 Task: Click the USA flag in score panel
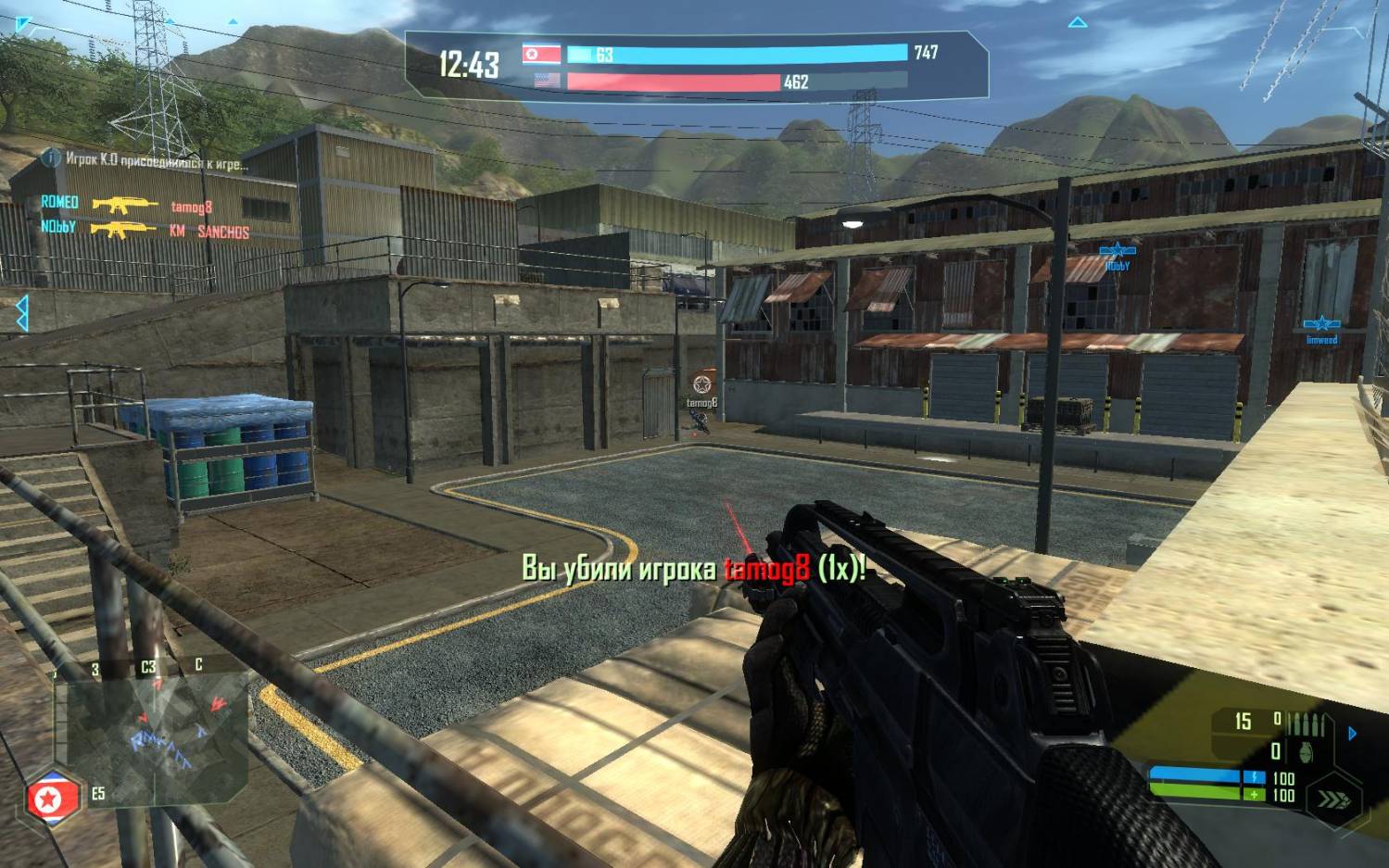click(x=547, y=81)
